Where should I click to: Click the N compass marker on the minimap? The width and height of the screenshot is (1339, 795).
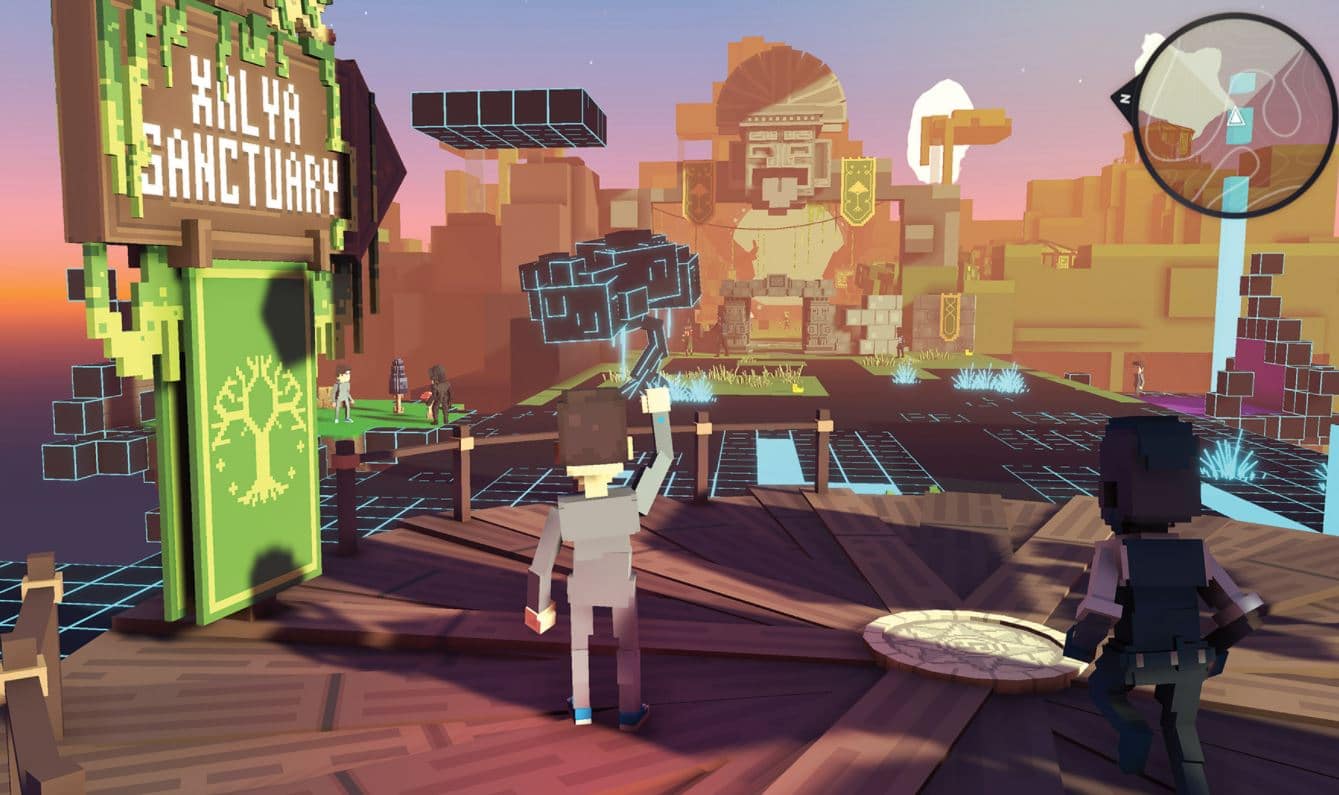[x=1125, y=98]
